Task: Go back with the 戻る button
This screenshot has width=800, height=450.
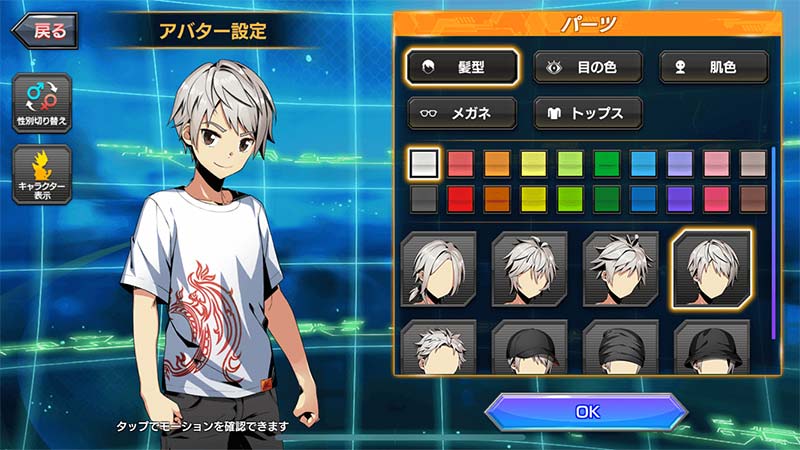Action: [x=45, y=30]
